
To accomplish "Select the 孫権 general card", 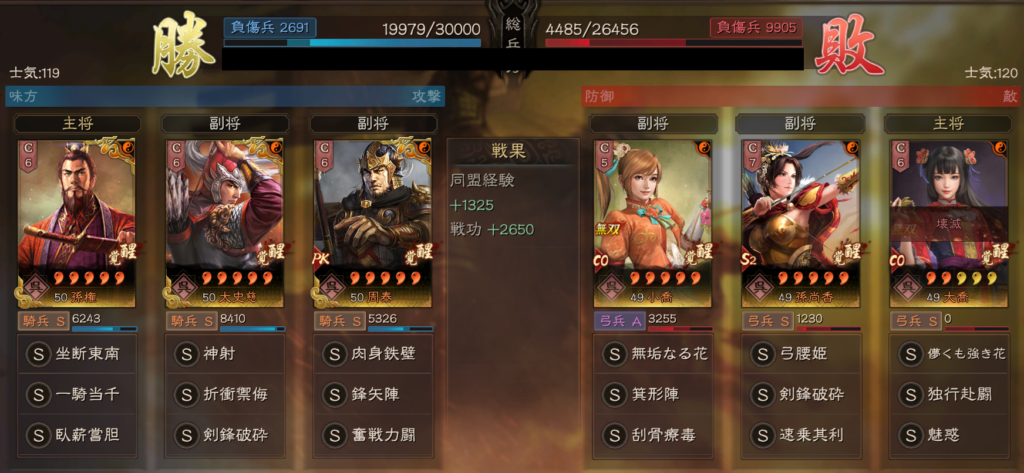I will [x=76, y=222].
